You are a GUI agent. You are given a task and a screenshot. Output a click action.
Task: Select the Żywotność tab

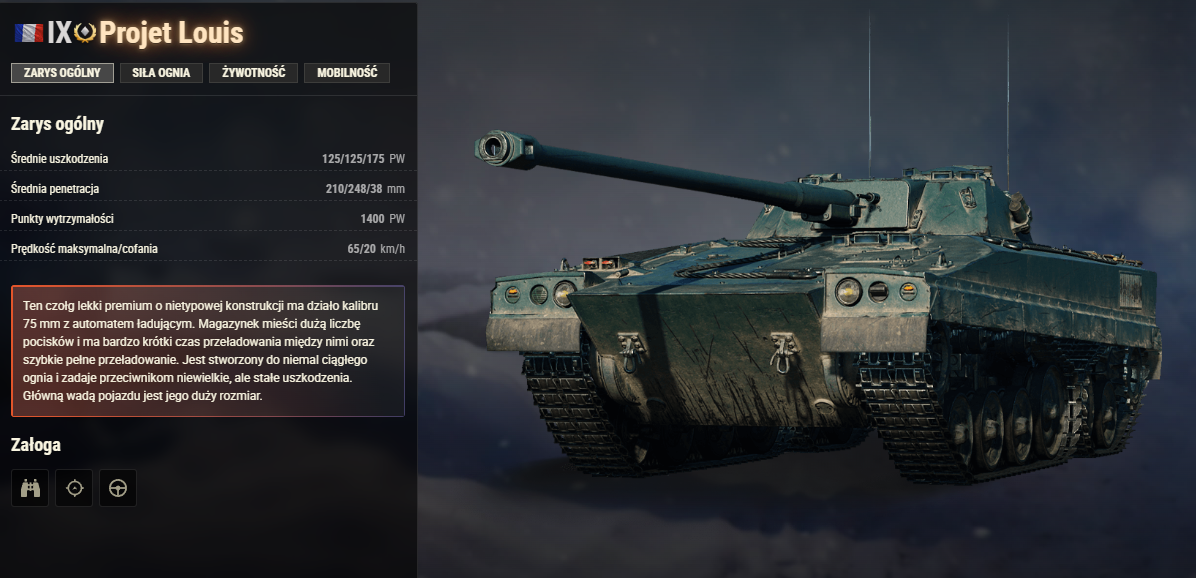253,73
